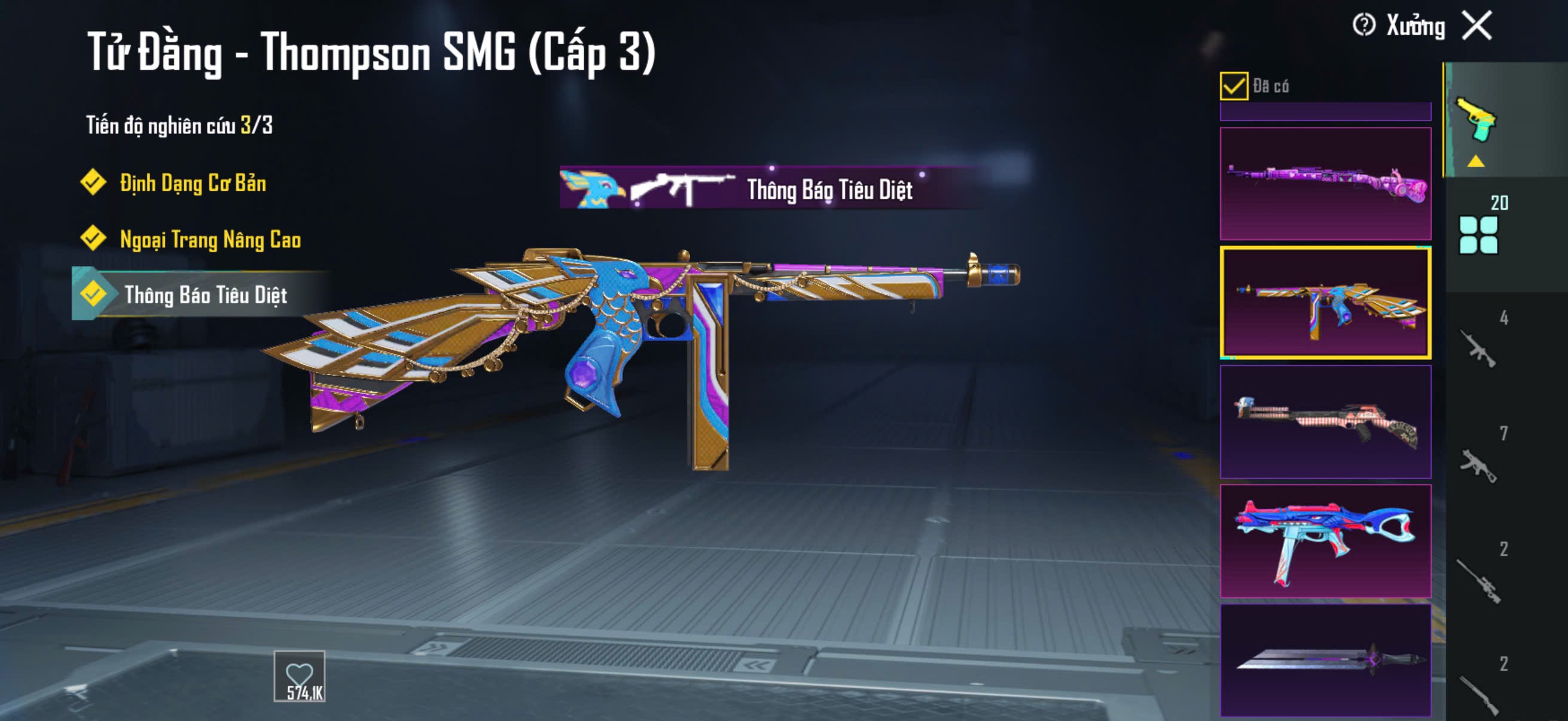Pick the pink striped shotgun skin thumbnail
Viewport: 1568px width, 721px height.
pyautogui.click(x=1325, y=421)
